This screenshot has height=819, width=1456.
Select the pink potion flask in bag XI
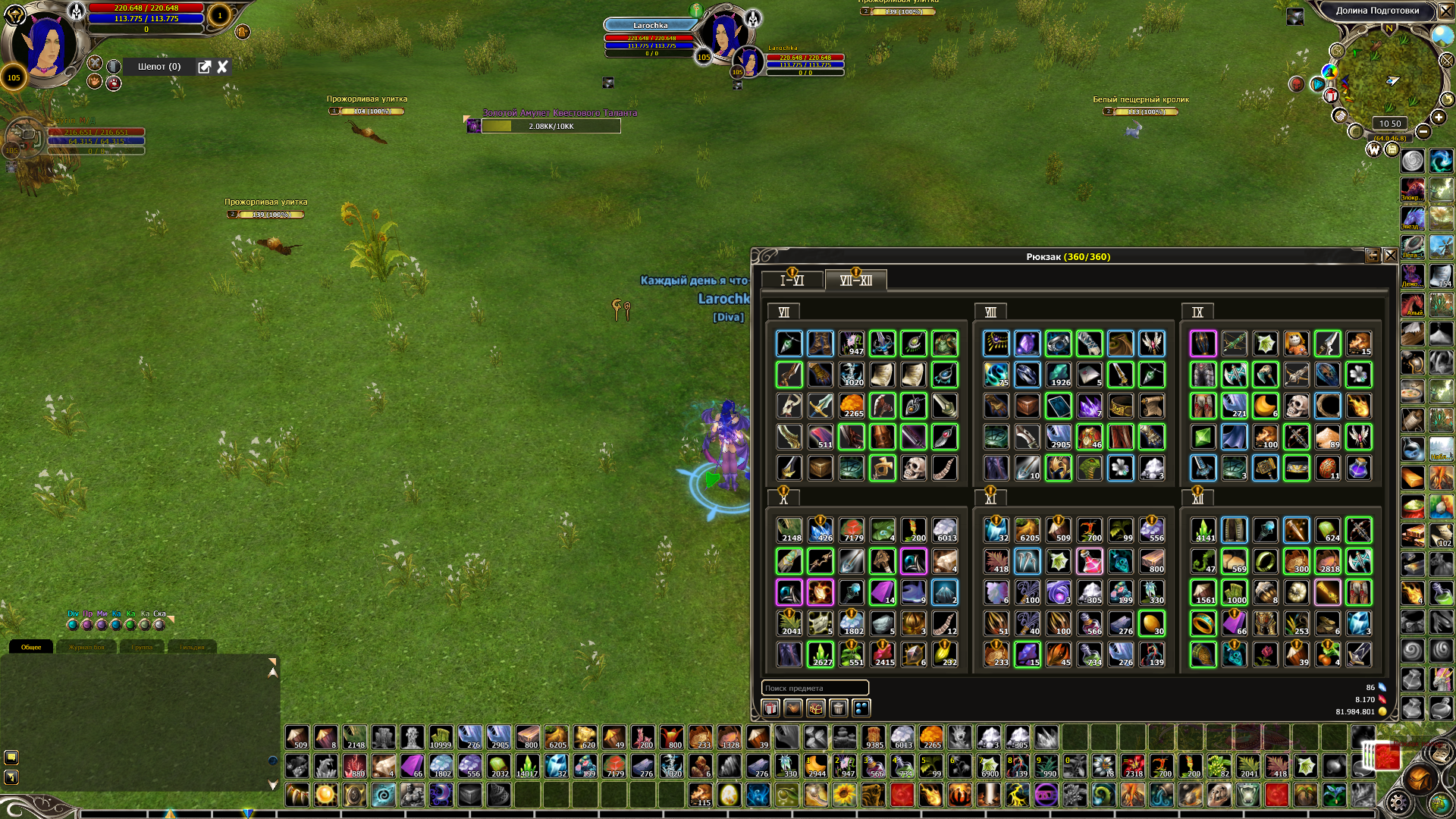pyautogui.click(x=1089, y=562)
